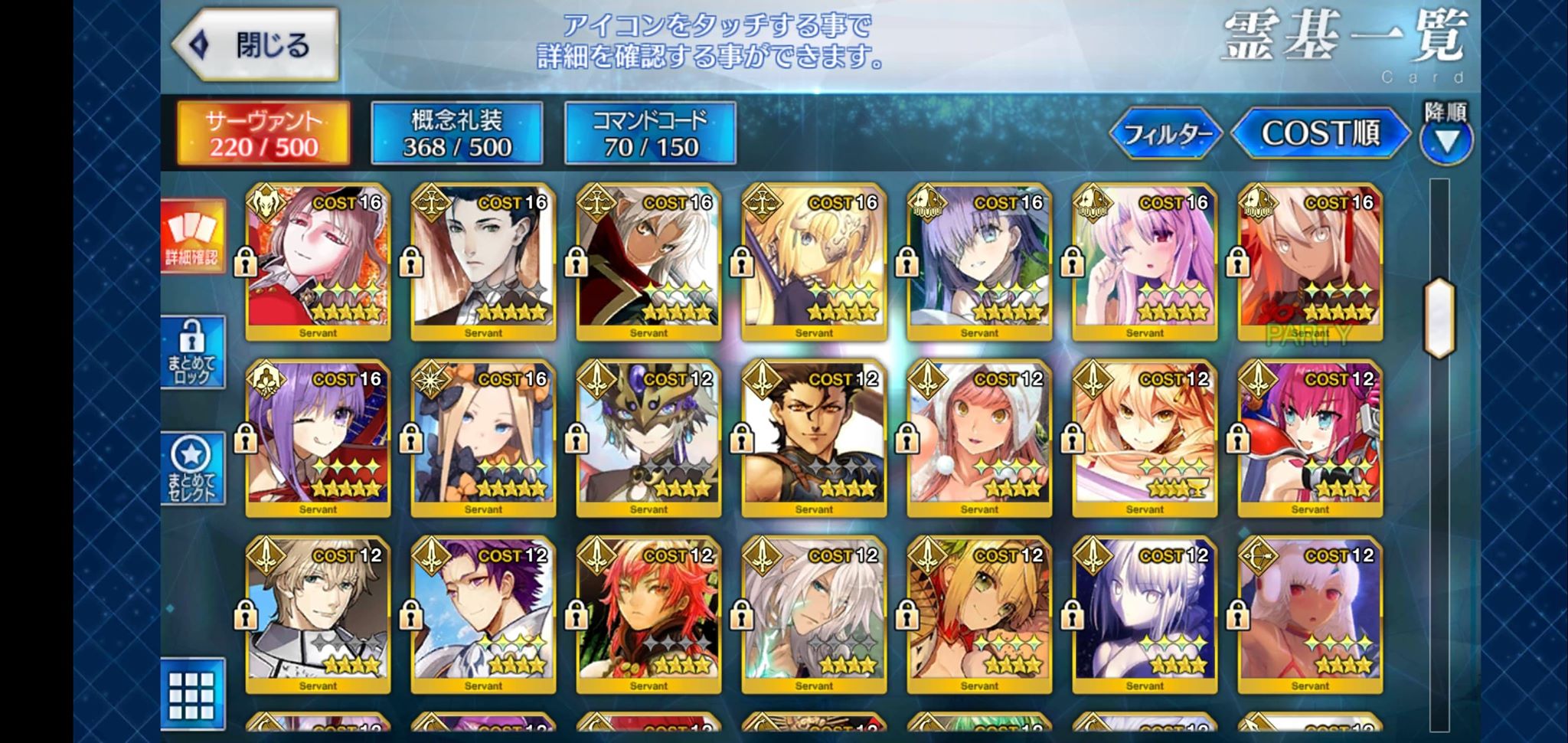Image resolution: width=1568 pixels, height=743 pixels.
Task: Select the red-uniformed Nightingale servant card
Action: click(318, 262)
